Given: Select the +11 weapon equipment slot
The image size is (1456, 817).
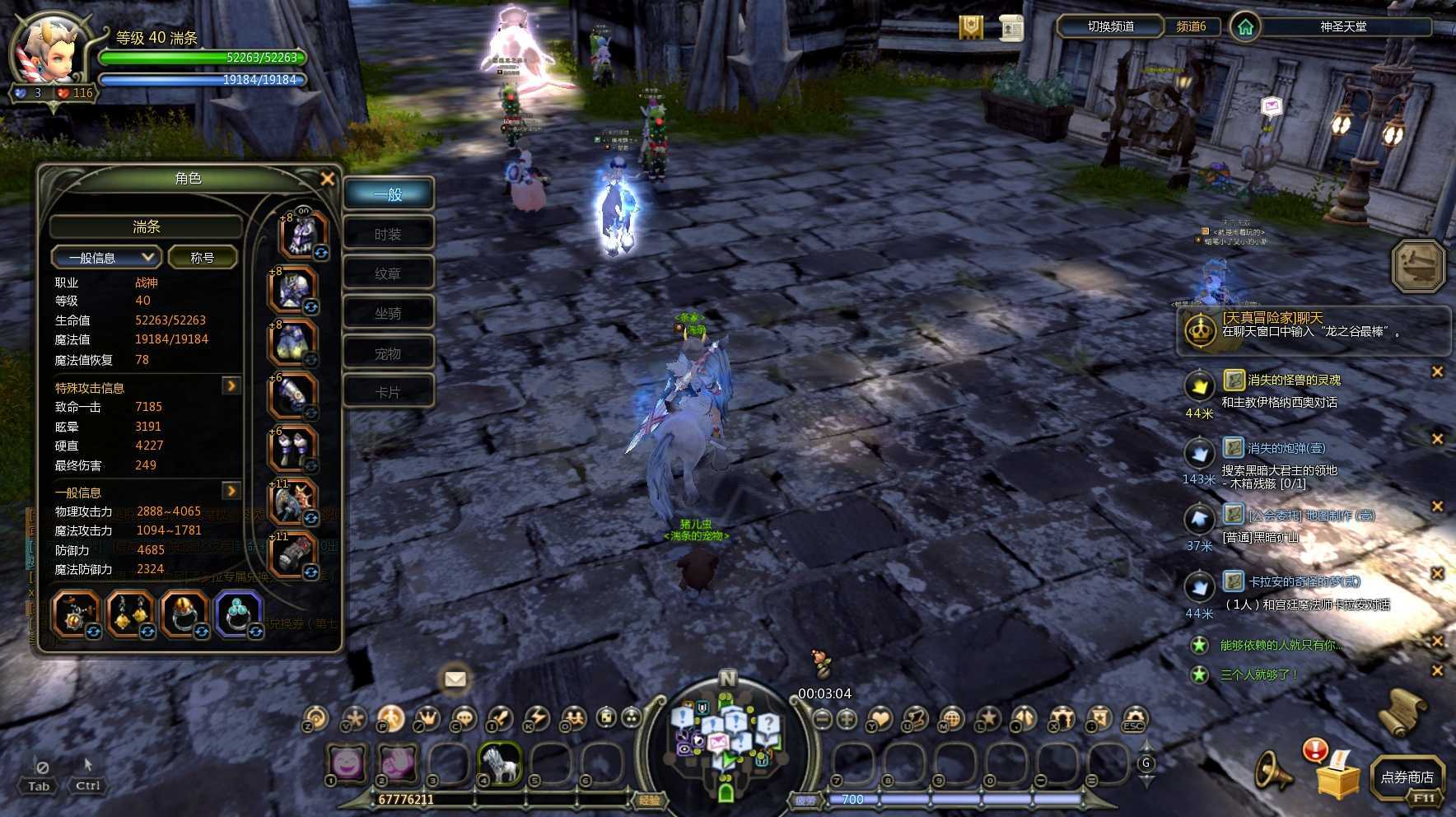Looking at the screenshot, I should (x=292, y=502).
